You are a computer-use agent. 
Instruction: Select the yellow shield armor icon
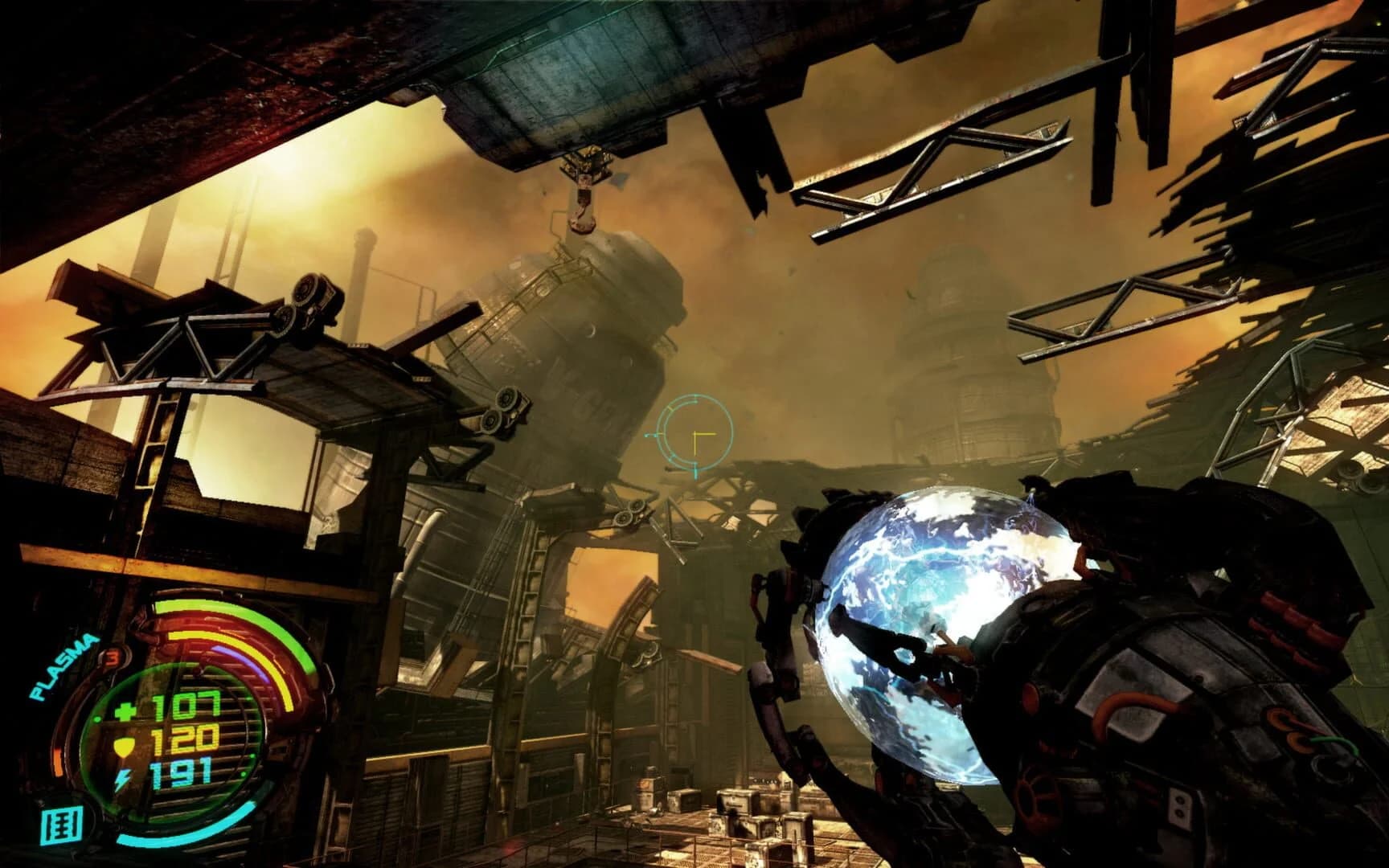coord(123,746)
